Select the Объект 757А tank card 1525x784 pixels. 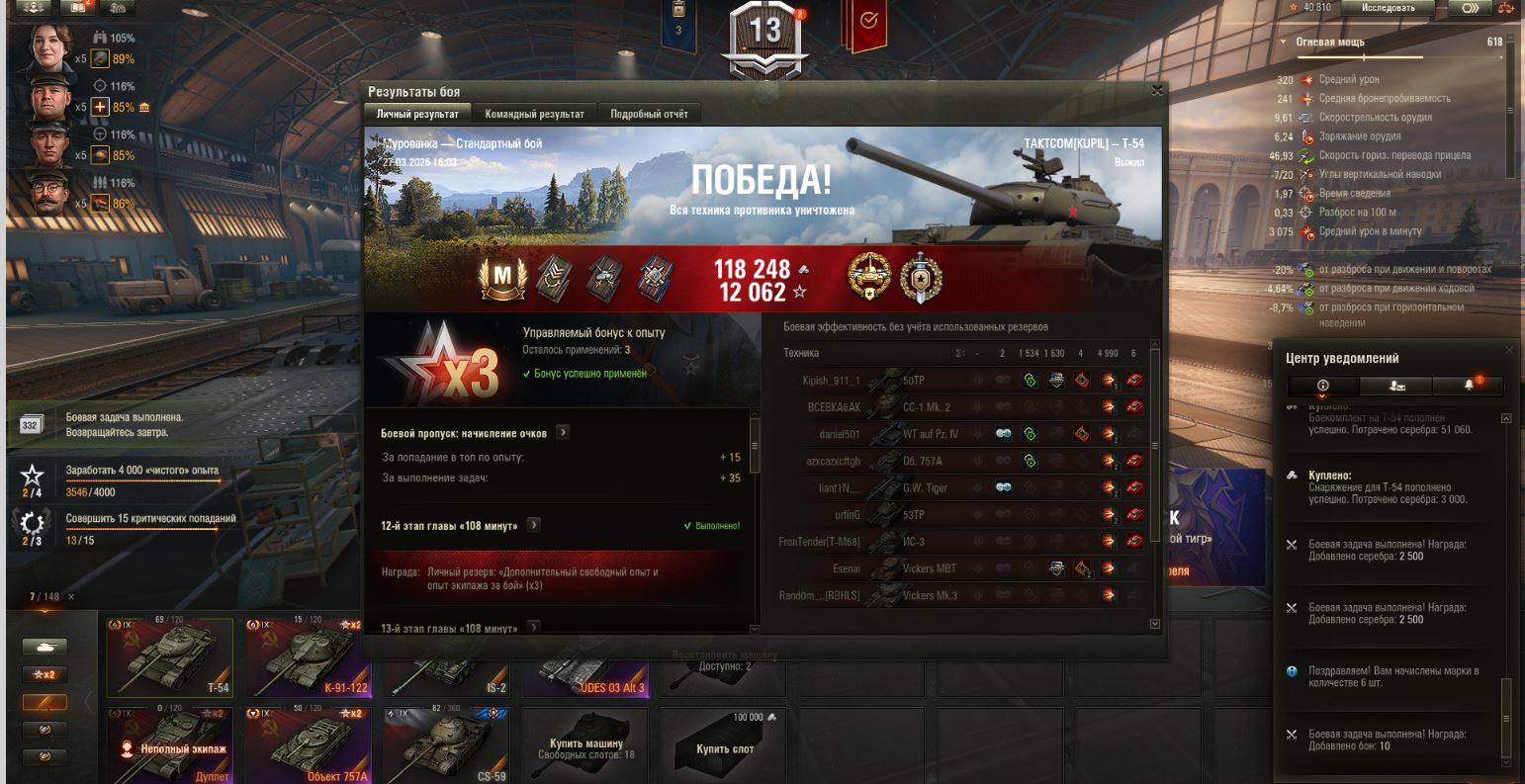tap(307, 744)
